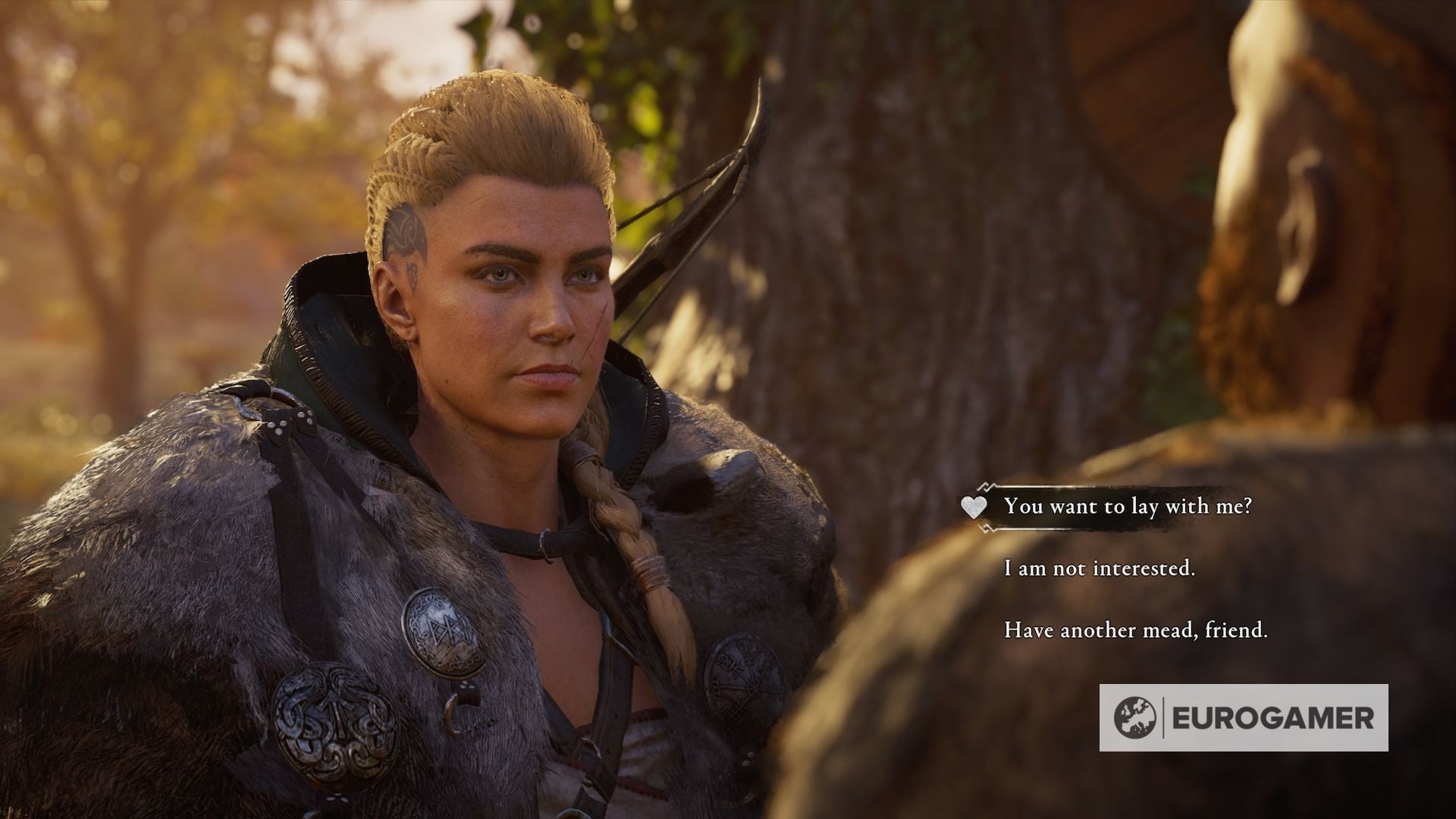Select the heart marking the romance dialogue

click(x=973, y=507)
